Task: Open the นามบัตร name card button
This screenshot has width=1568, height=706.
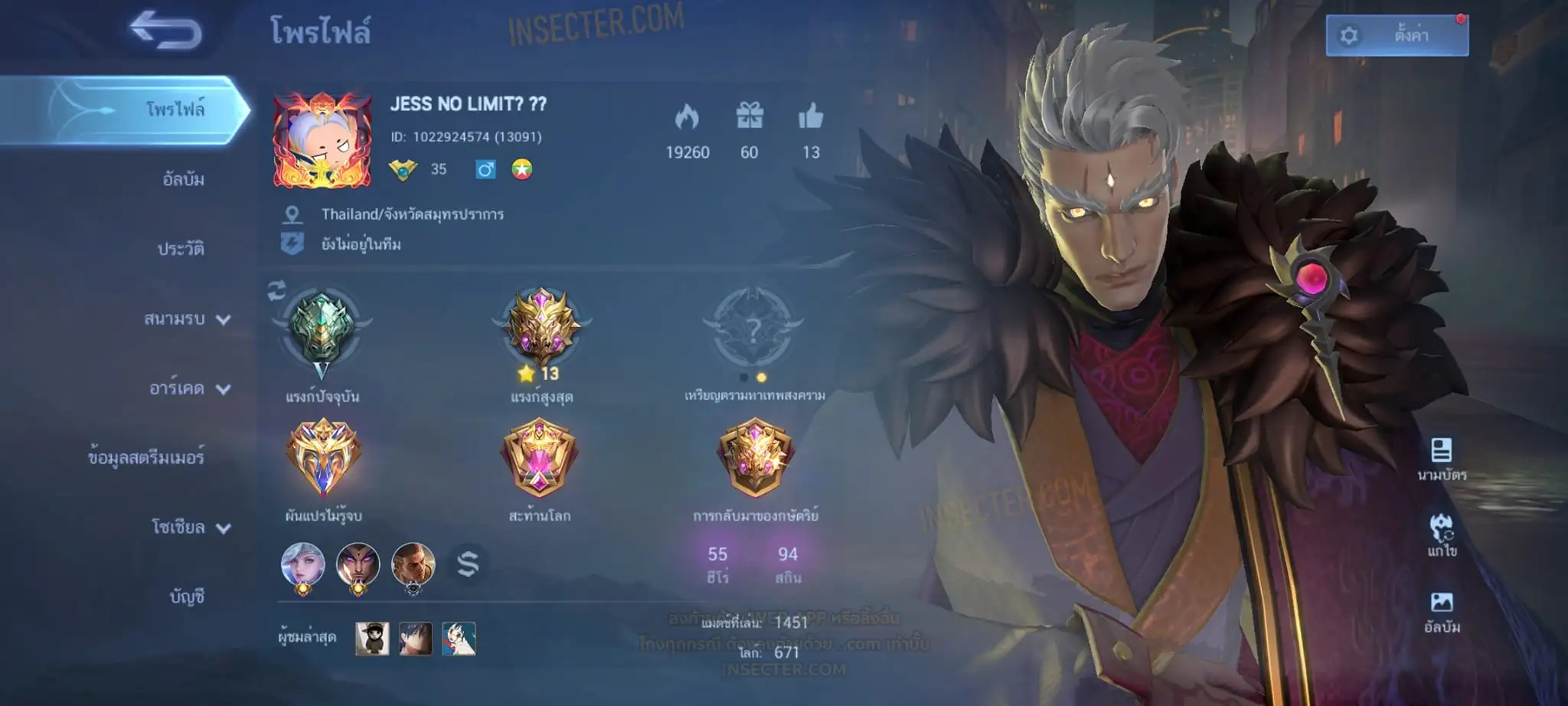Action: pyautogui.click(x=1442, y=458)
